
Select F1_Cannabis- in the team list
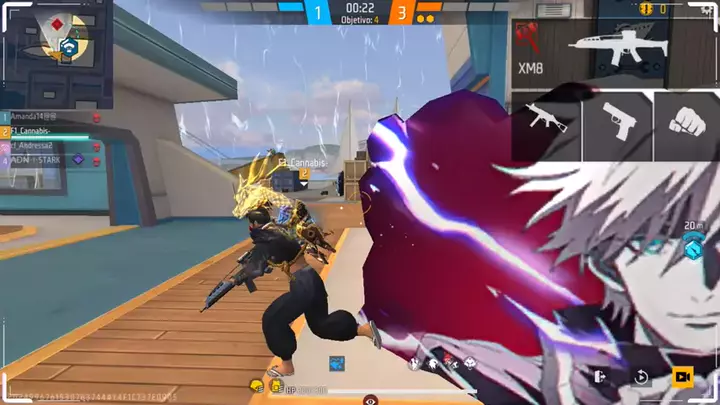click(x=45, y=132)
